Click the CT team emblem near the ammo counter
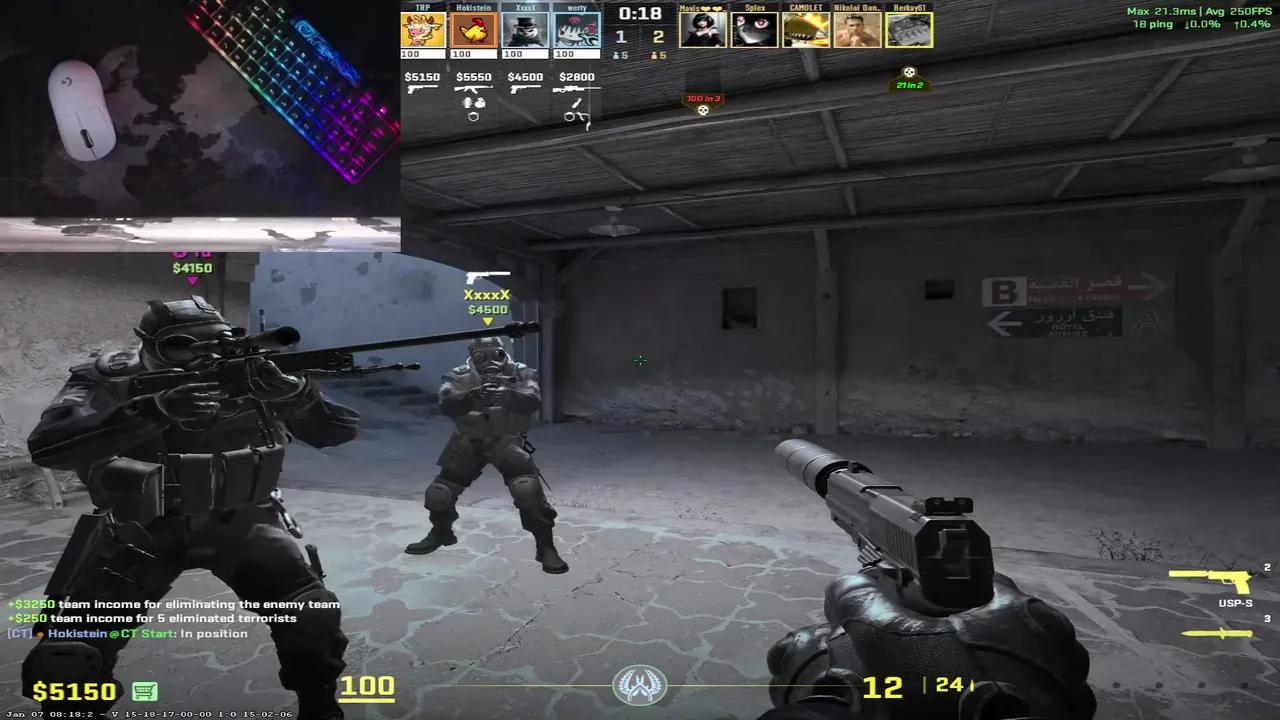This screenshot has width=1280, height=720. pos(639,684)
